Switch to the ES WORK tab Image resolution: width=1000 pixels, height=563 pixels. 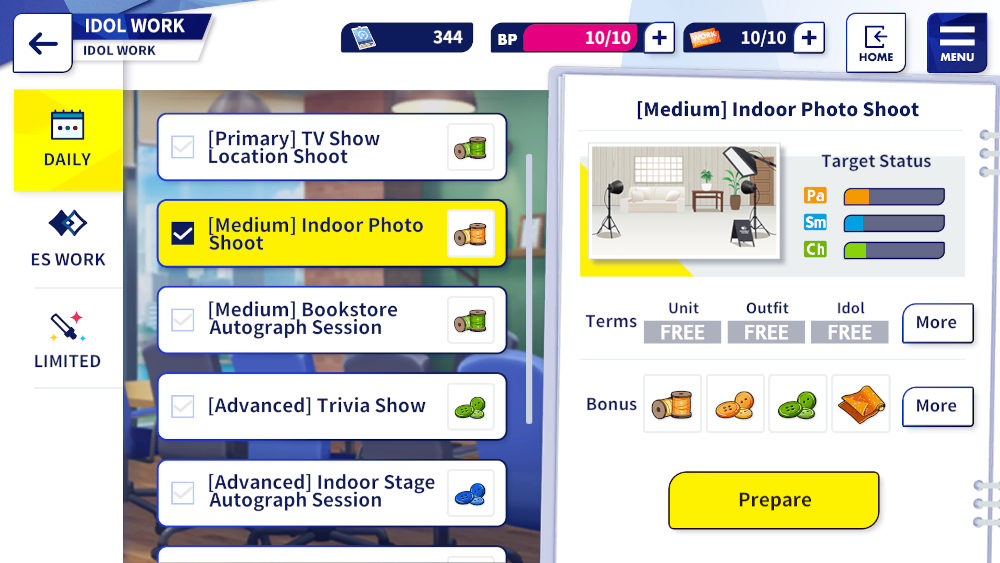68,238
